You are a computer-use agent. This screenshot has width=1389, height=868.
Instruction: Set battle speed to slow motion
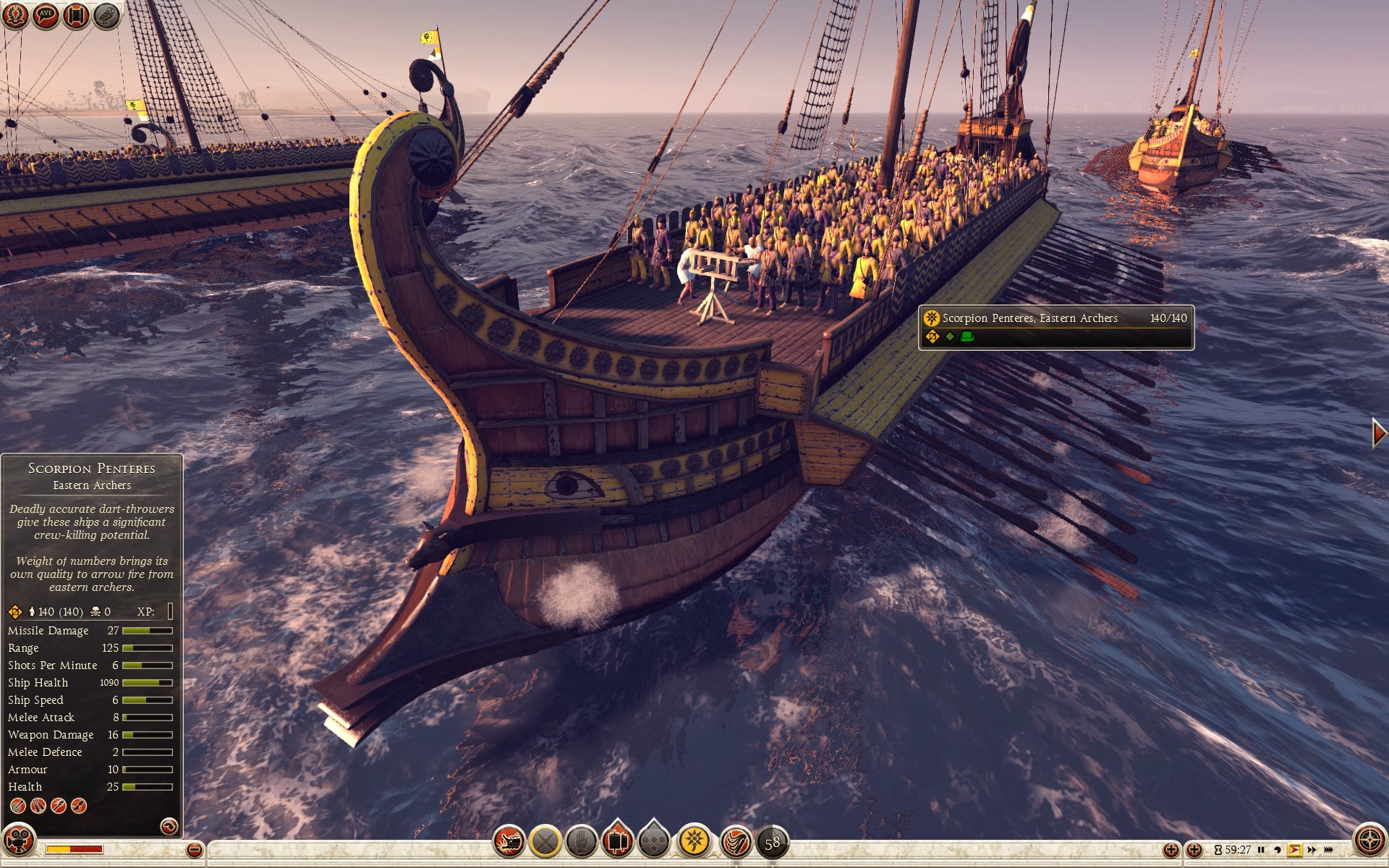(x=1278, y=850)
